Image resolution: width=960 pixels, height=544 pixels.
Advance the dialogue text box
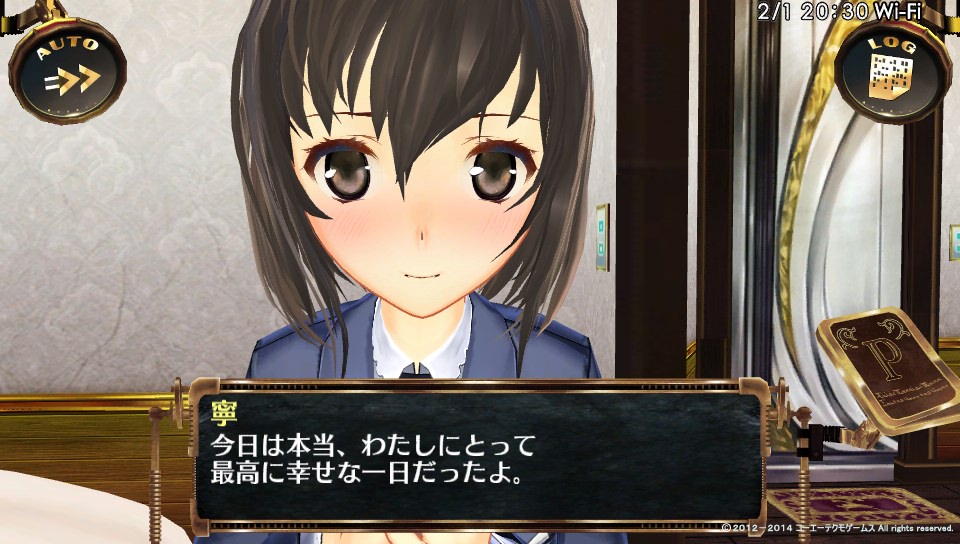tap(479, 456)
